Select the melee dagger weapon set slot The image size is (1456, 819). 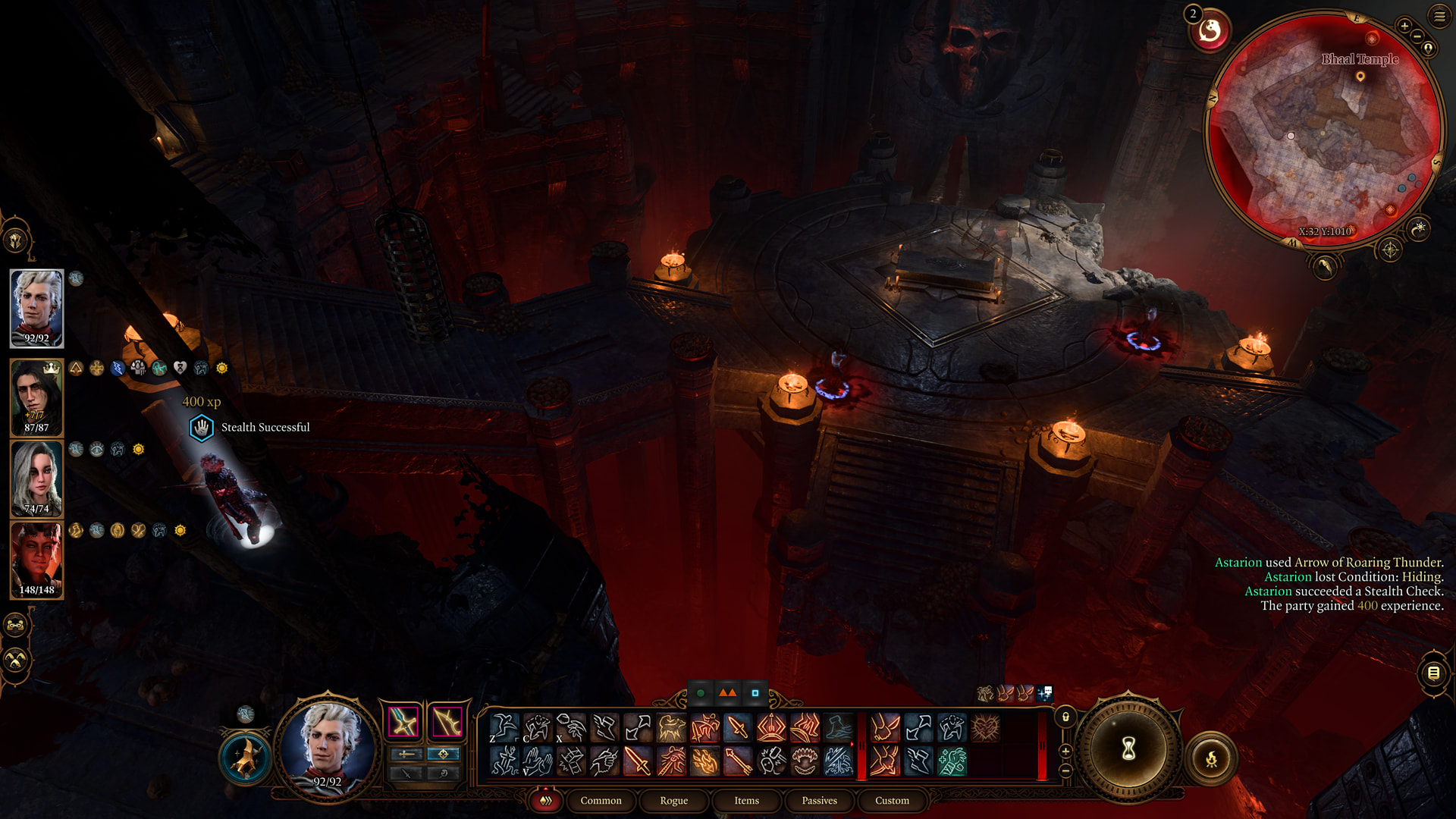(403, 722)
